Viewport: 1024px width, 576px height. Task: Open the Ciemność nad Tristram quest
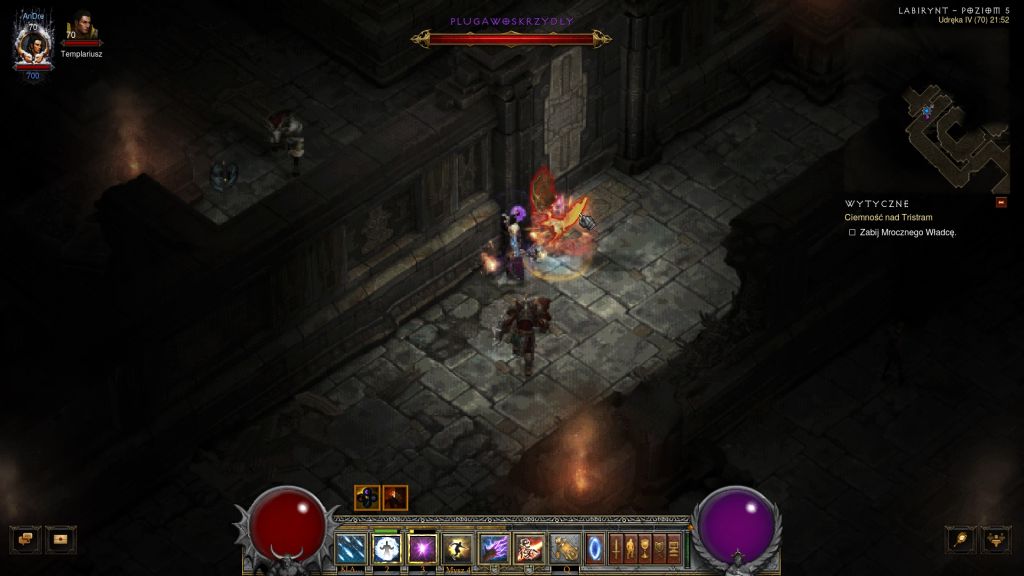pyautogui.click(x=889, y=217)
